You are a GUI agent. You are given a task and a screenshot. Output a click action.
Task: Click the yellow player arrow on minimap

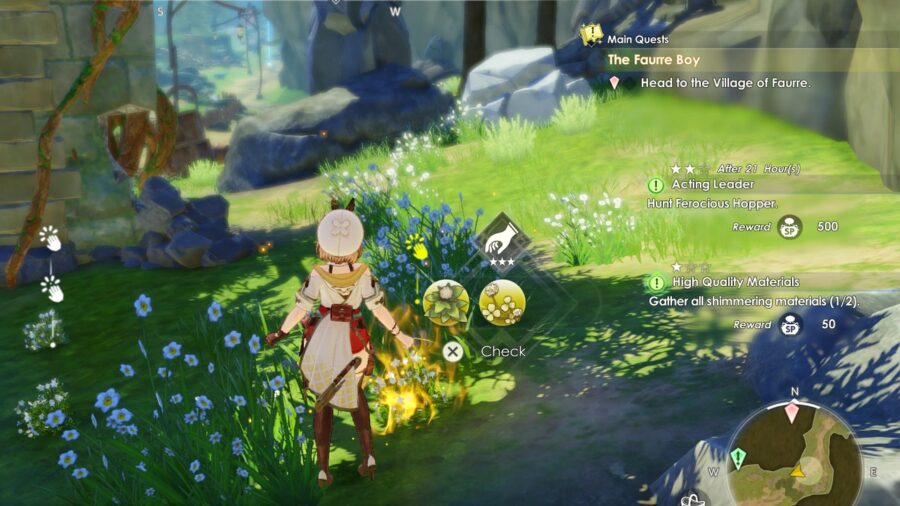tap(797, 471)
